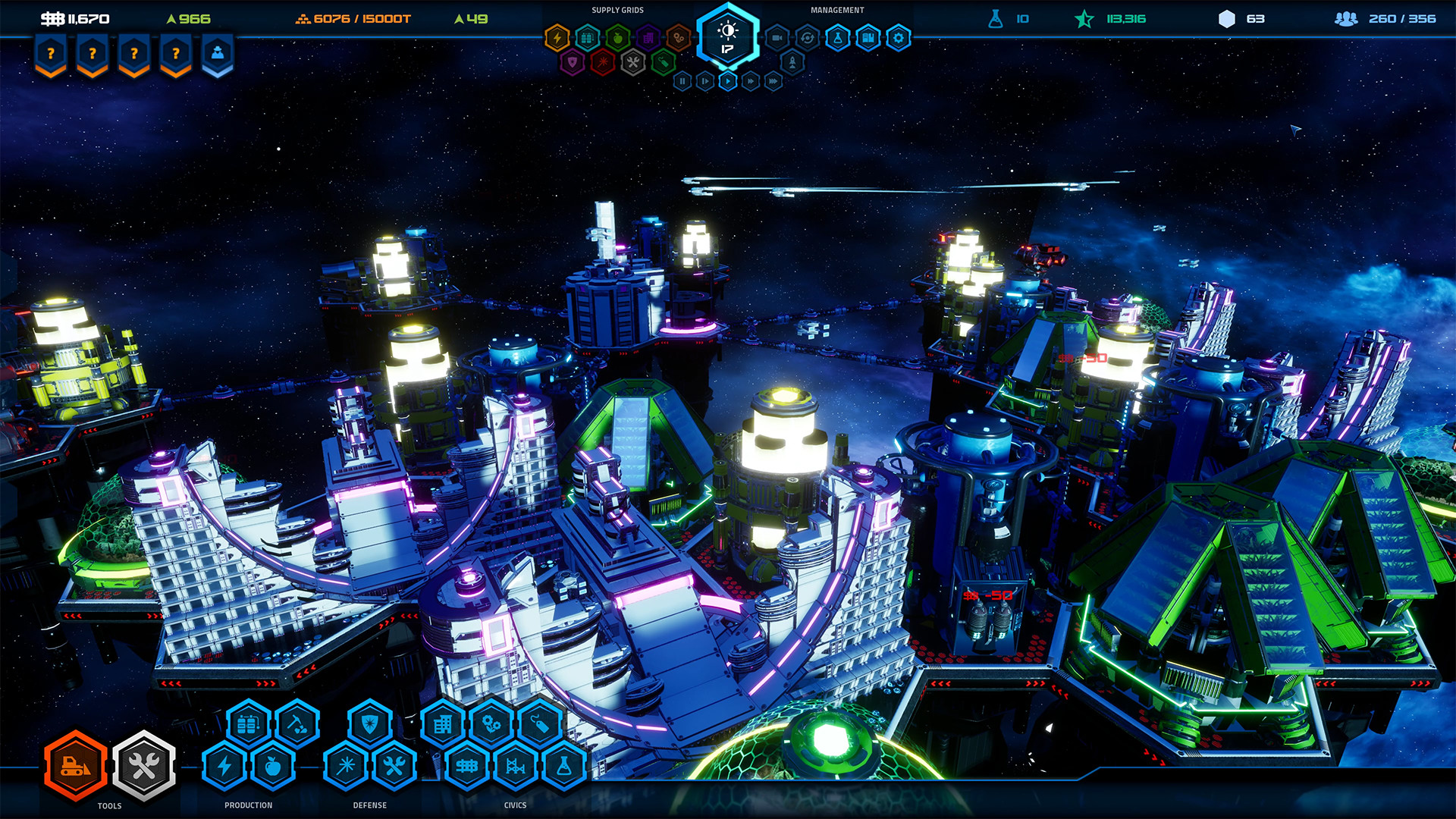The width and height of the screenshot is (1456, 819).
Task: Select the flower decoration icon under Civics
Action: tap(491, 723)
